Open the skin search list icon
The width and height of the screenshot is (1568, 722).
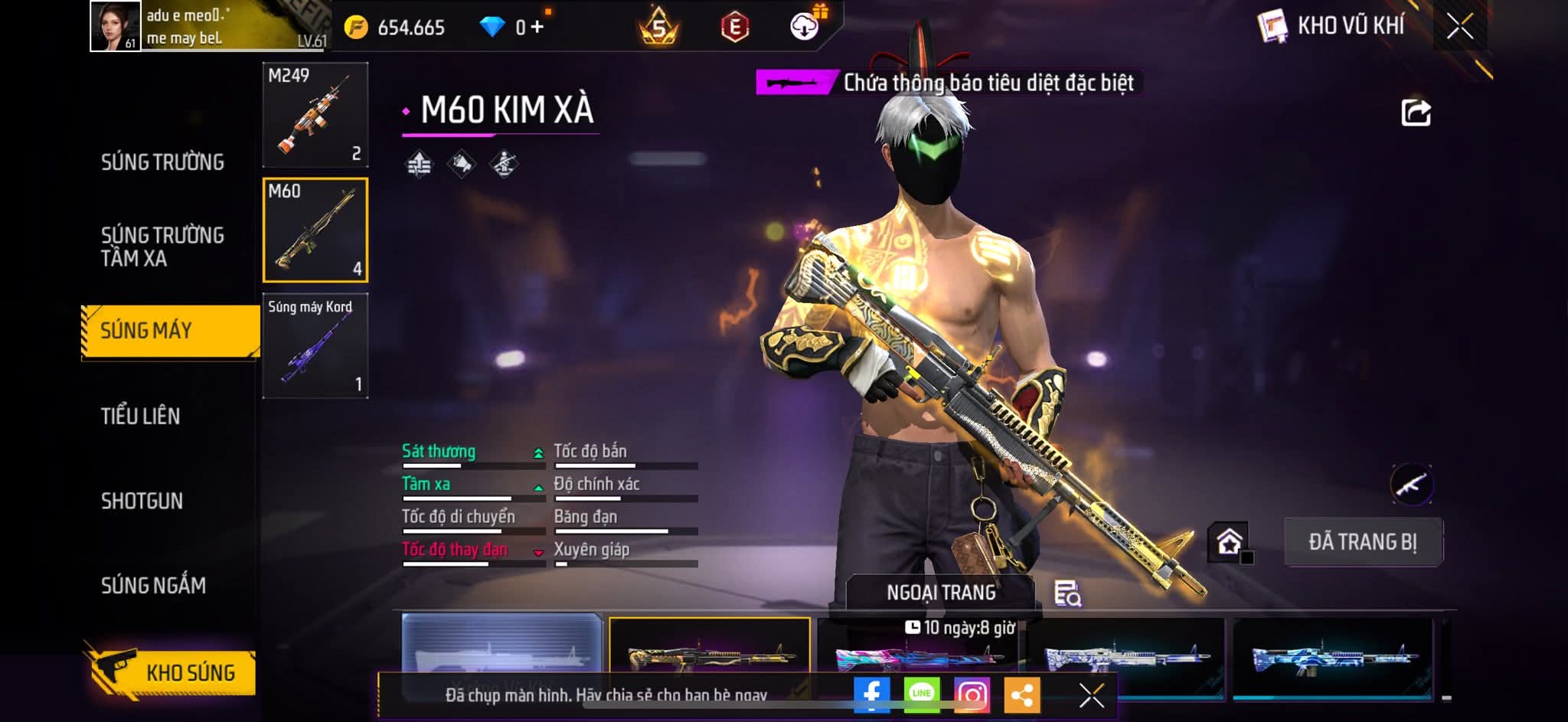(1067, 593)
